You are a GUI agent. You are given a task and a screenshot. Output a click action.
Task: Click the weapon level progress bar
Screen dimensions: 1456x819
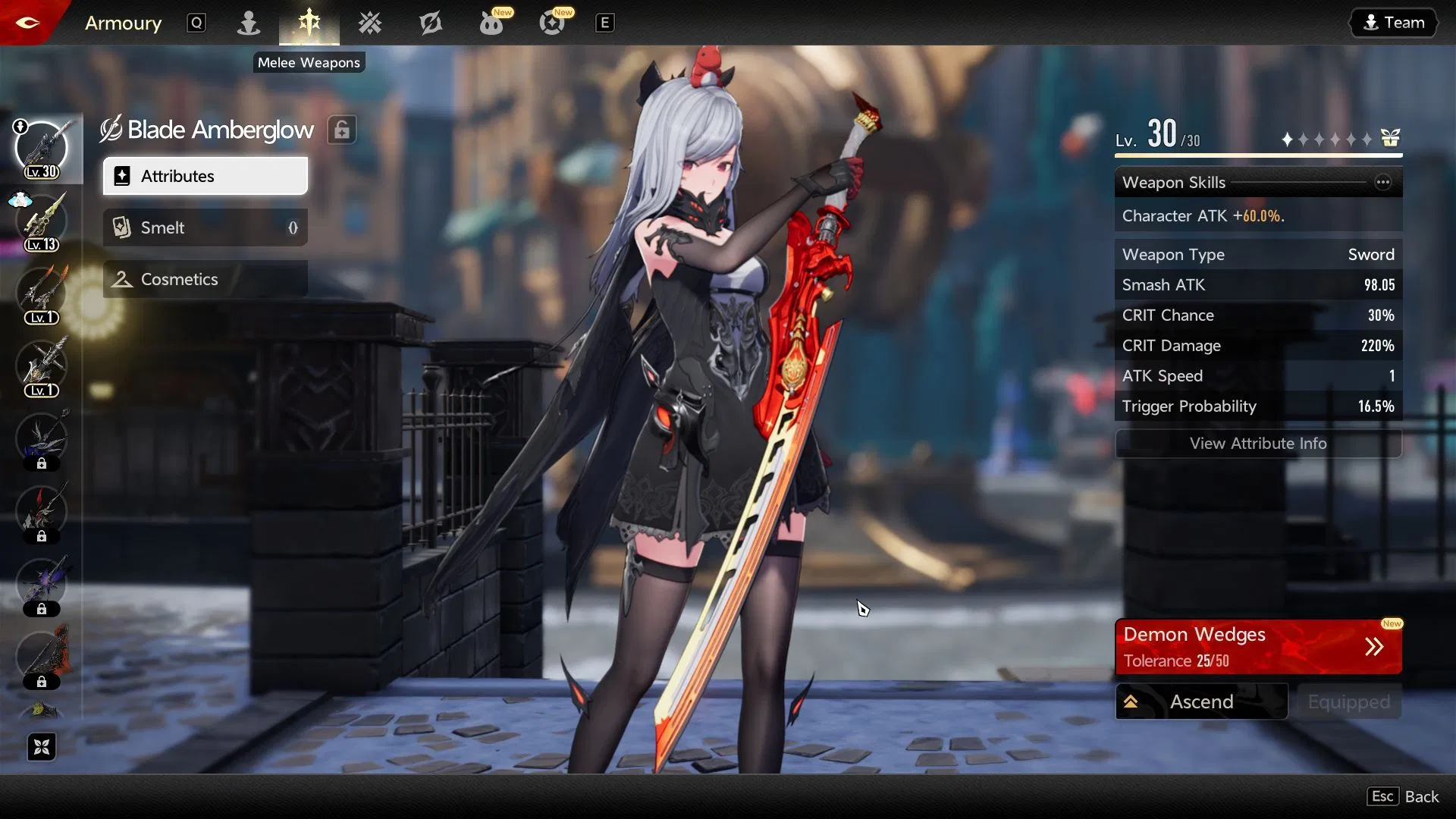click(x=1258, y=155)
